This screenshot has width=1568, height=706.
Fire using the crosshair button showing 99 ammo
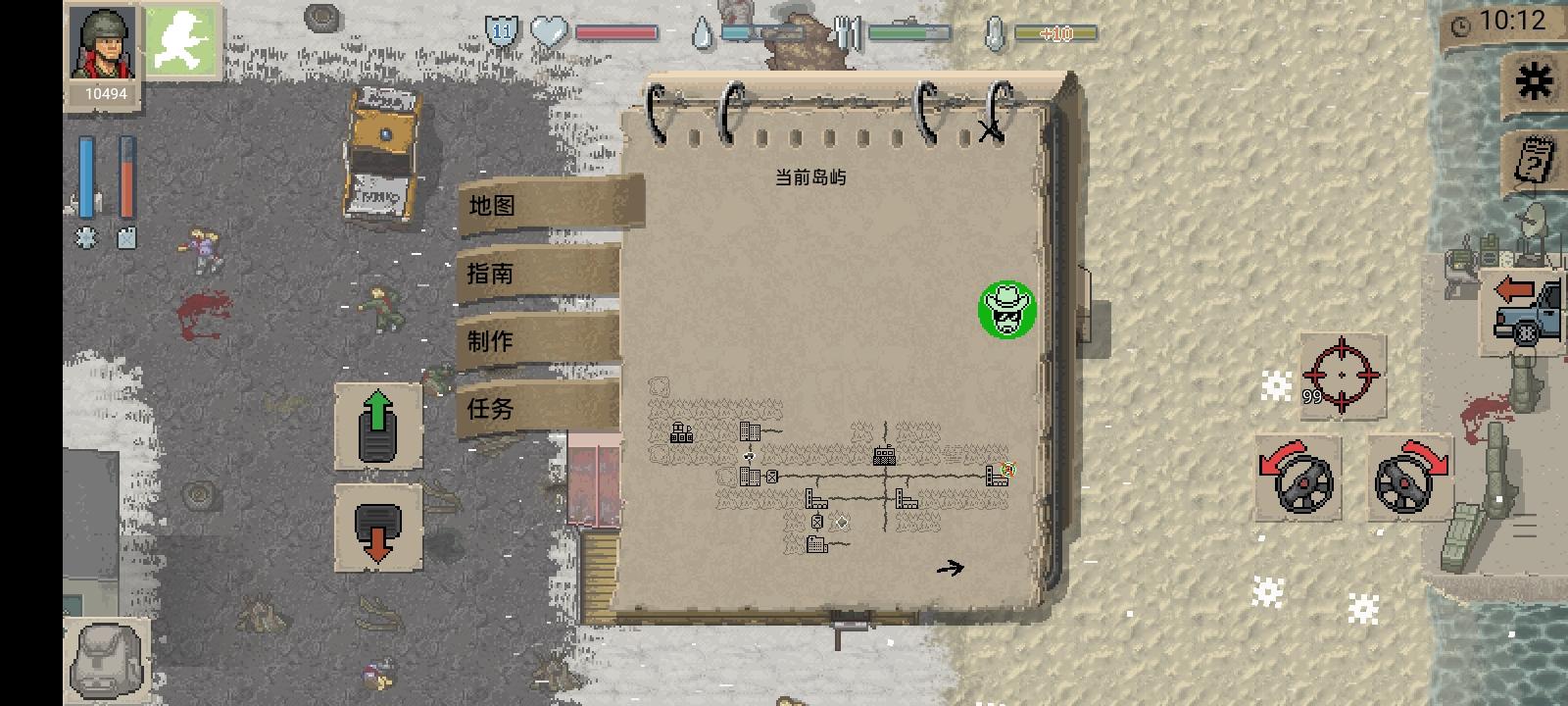(1342, 377)
